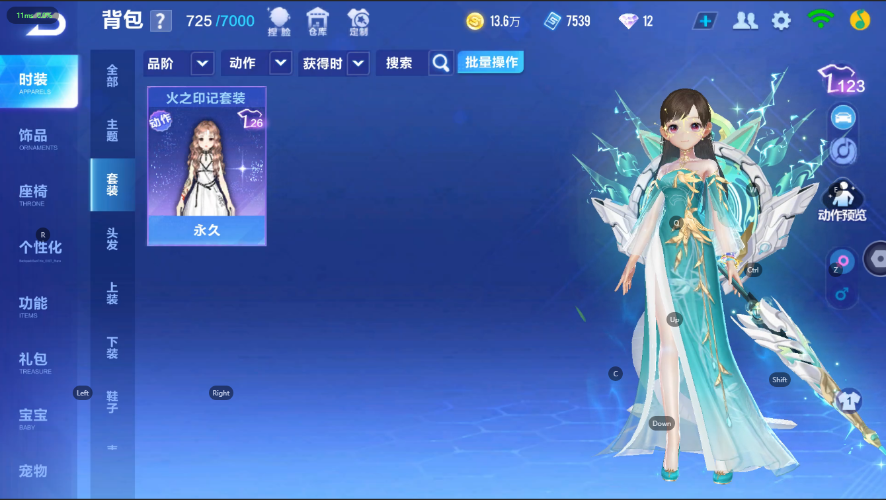Screen dimensions: 886x500
Task: Open the friends icon in top bar
Action: pyautogui.click(x=745, y=21)
